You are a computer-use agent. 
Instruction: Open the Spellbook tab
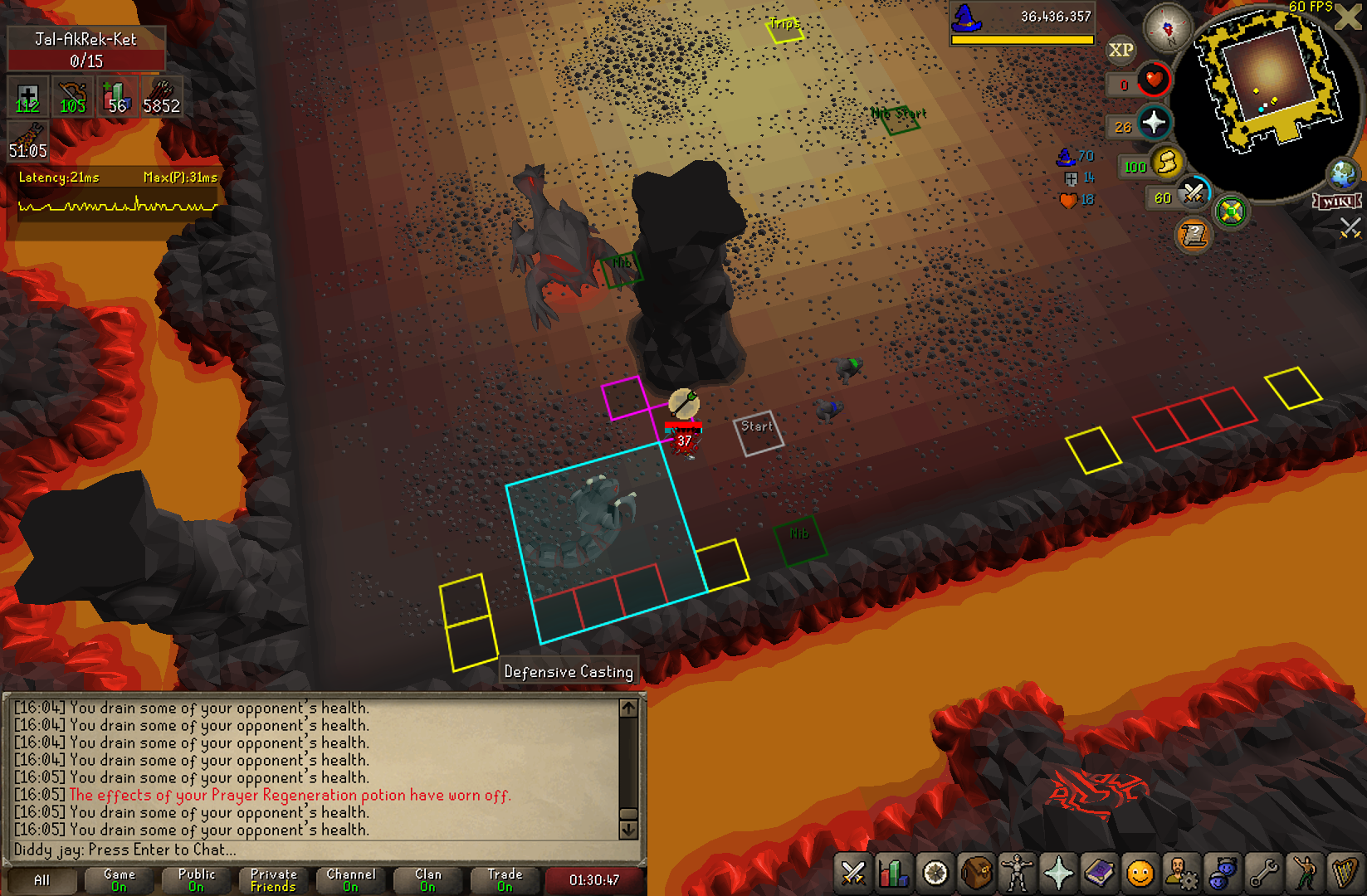[1100, 874]
